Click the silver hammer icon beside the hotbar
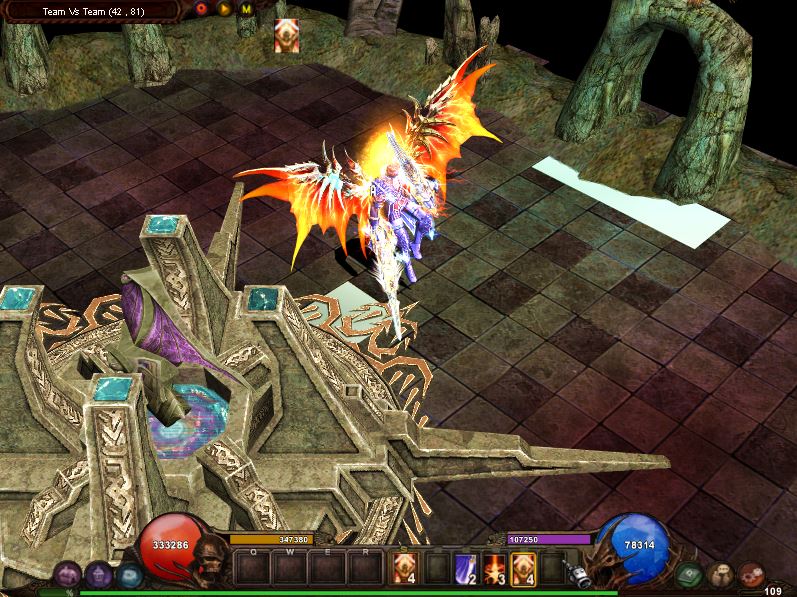Screen dimensions: 797x597 pos(577,571)
